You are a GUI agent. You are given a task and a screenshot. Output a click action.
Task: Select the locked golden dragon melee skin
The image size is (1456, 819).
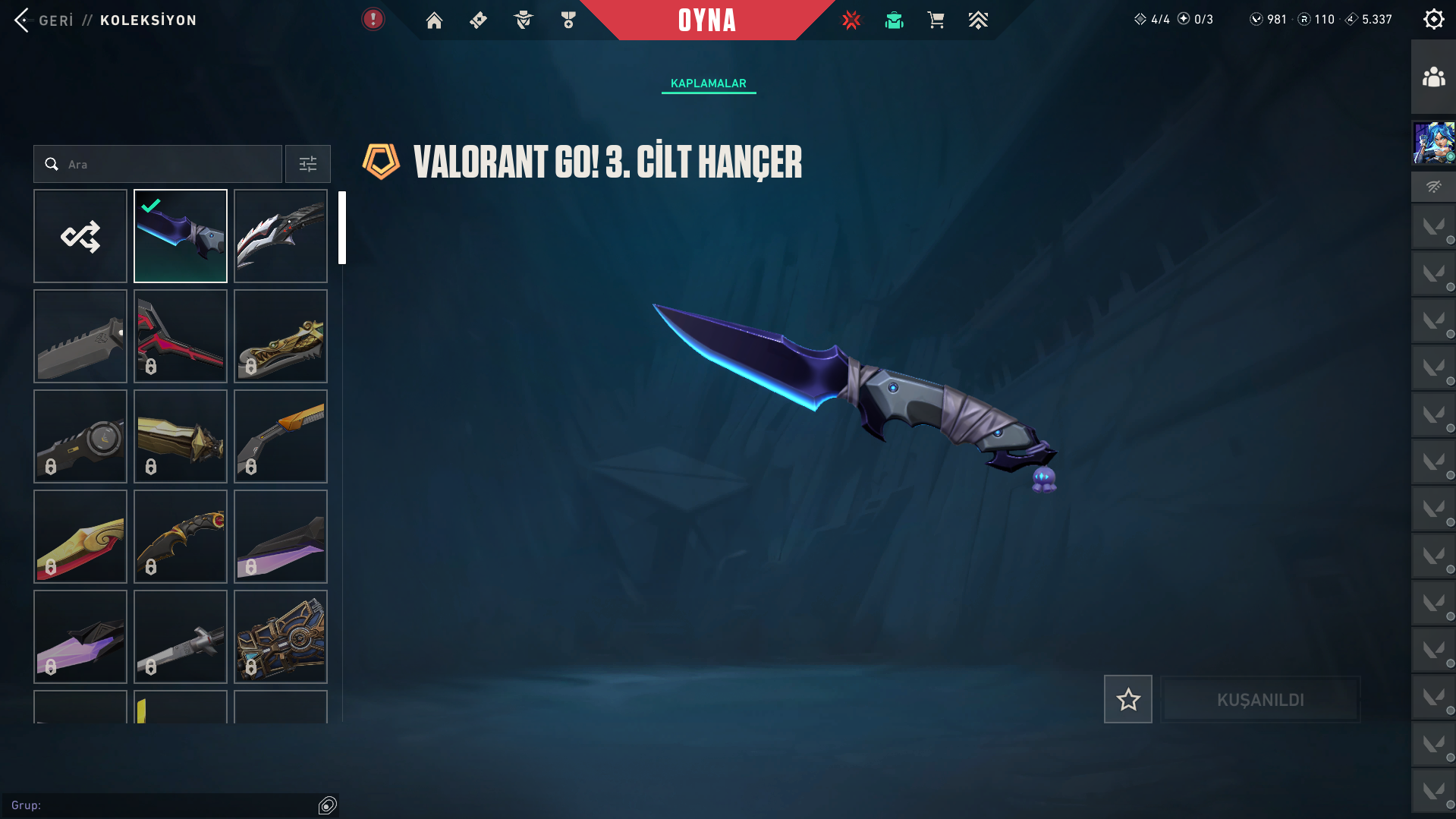(x=281, y=336)
